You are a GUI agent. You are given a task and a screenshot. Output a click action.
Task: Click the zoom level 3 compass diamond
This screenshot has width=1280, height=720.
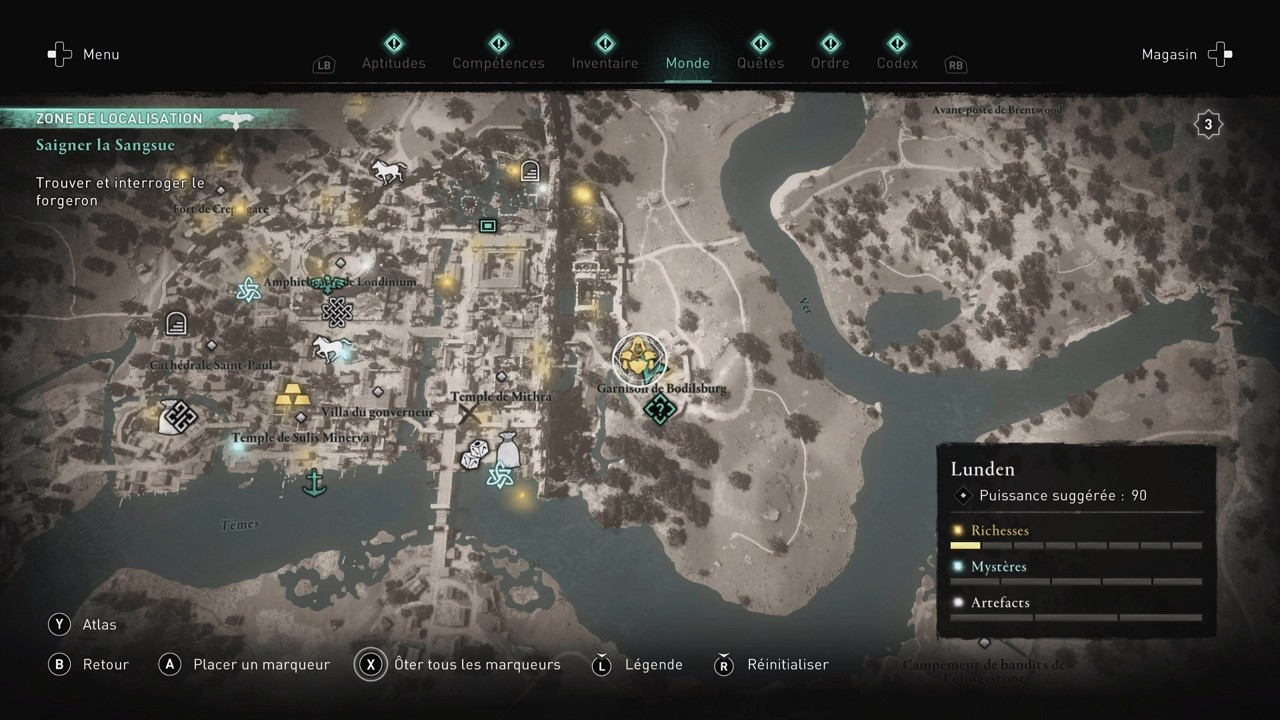(x=1208, y=123)
